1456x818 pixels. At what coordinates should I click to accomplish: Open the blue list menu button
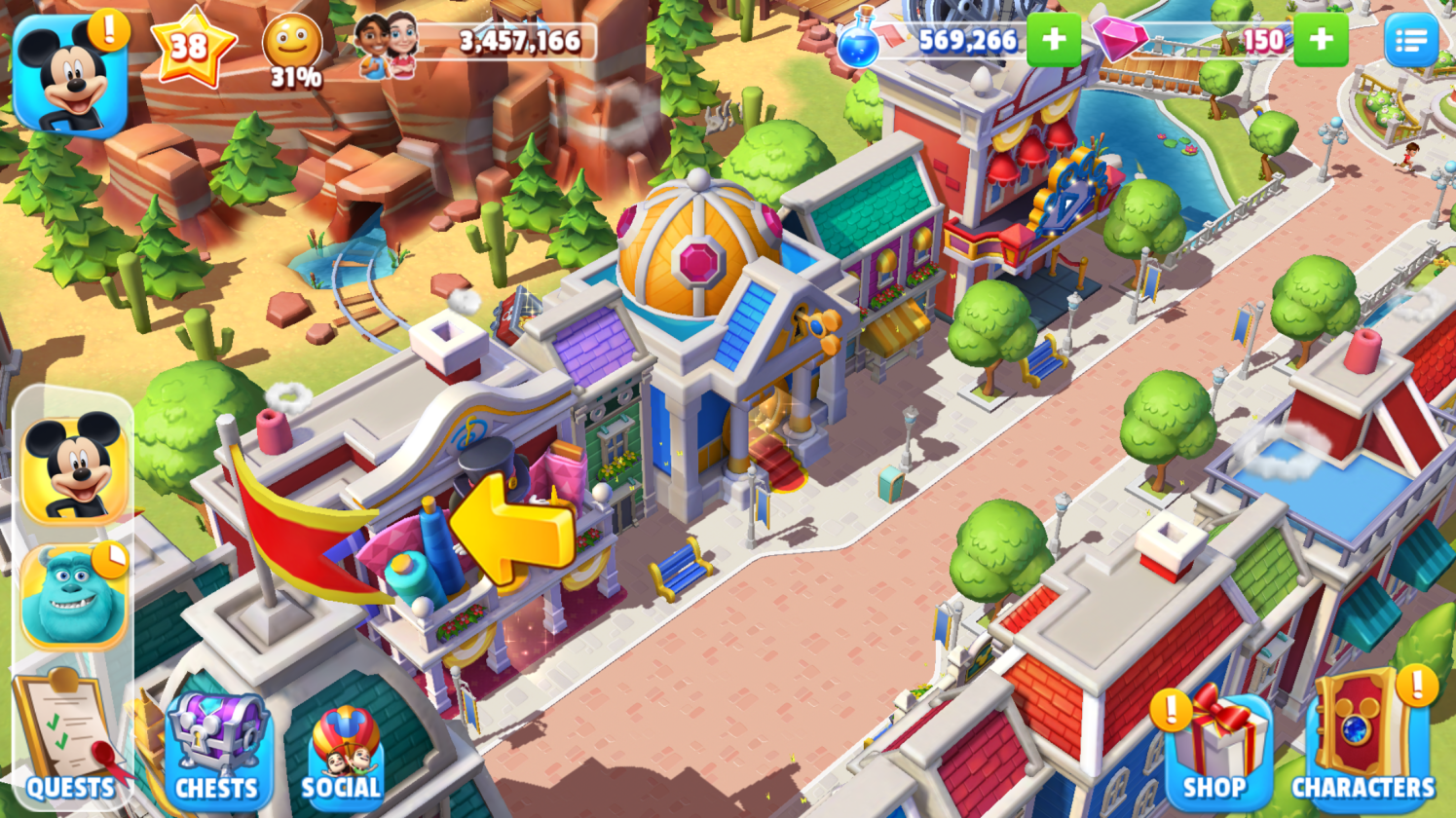1410,40
